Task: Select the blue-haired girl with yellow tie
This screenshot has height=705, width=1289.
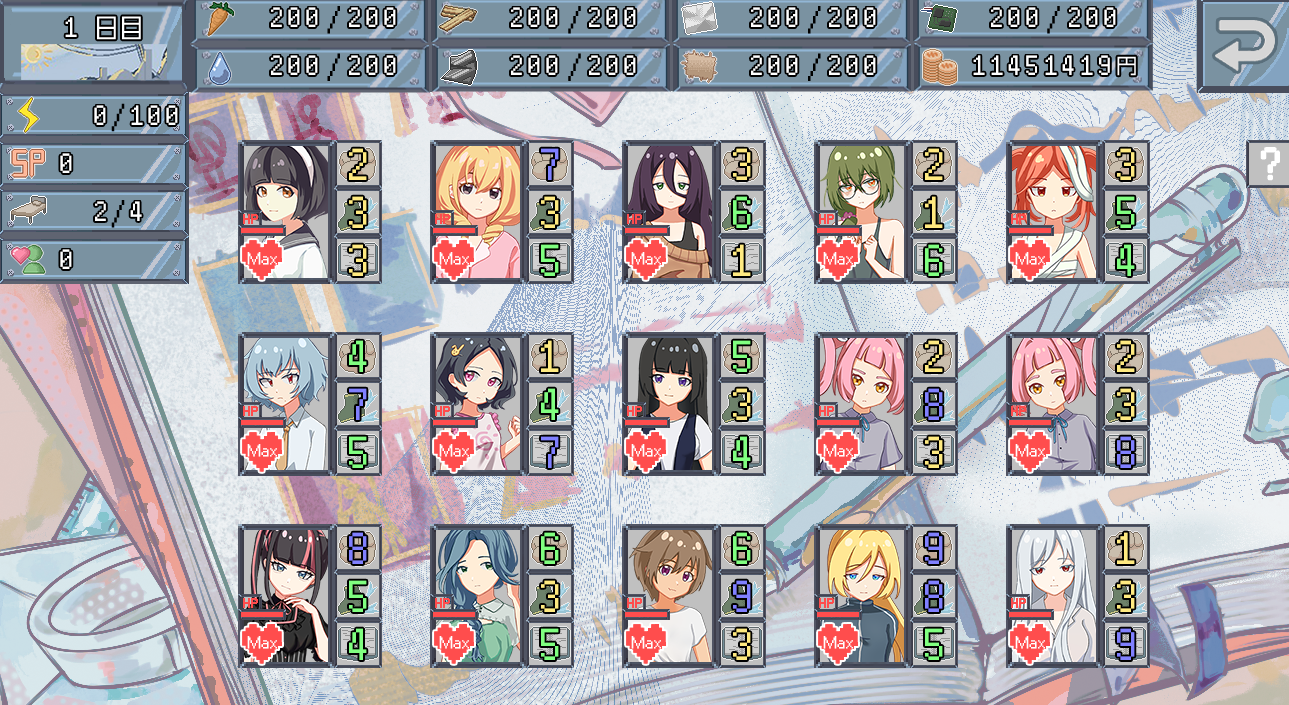Action: pyautogui.click(x=285, y=403)
